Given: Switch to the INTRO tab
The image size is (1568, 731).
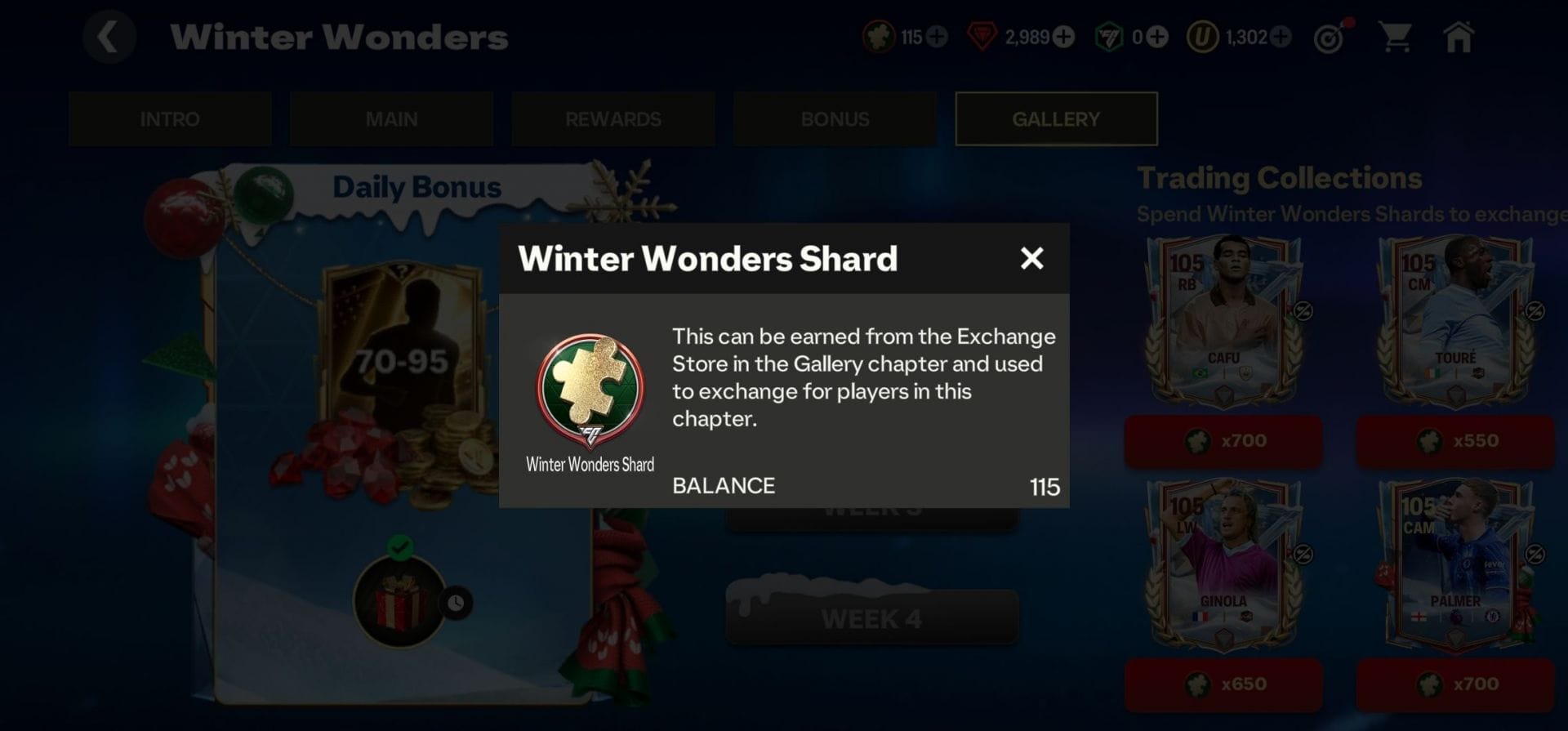Looking at the screenshot, I should point(170,119).
